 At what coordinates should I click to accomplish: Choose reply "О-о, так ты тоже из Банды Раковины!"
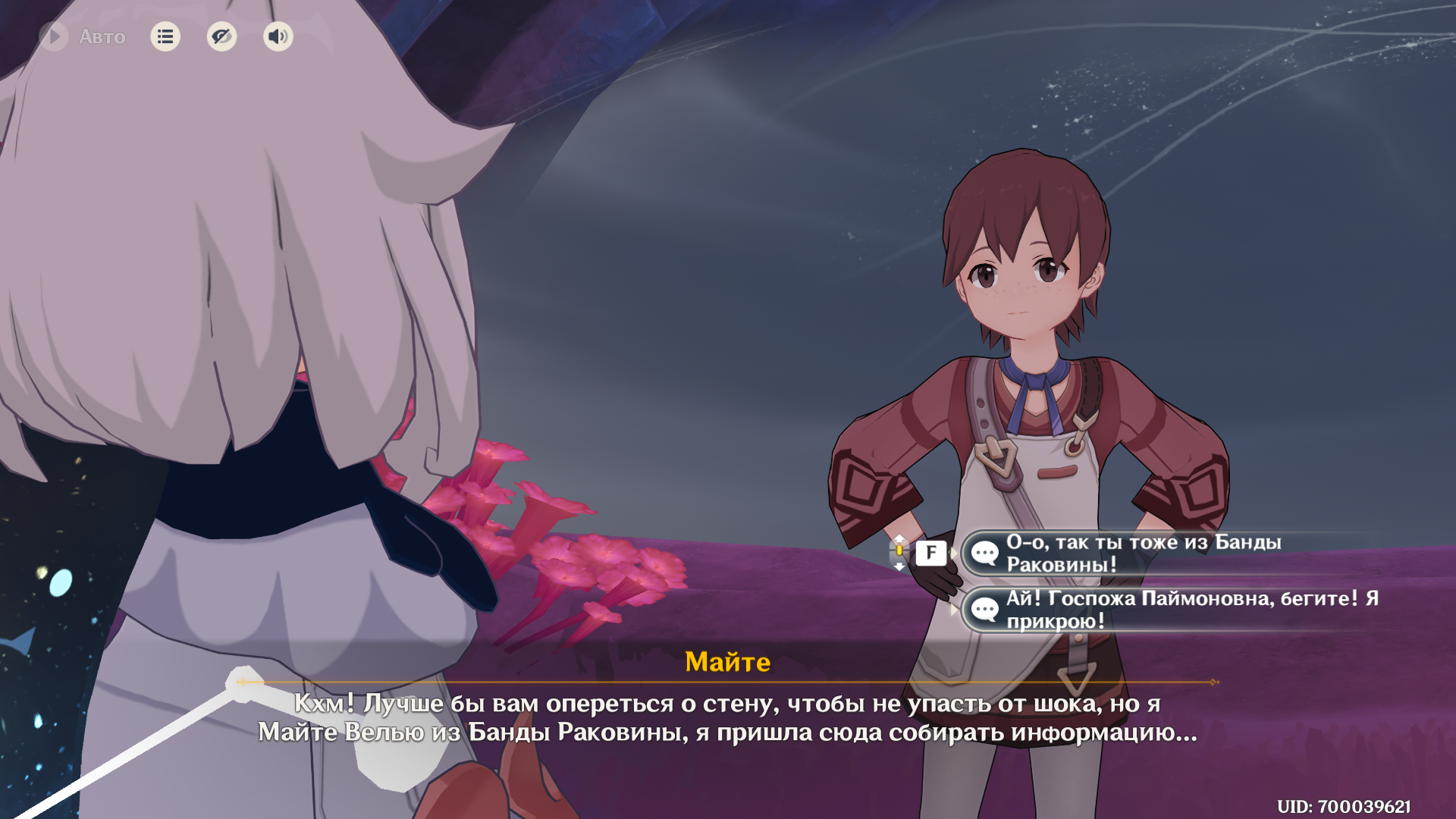(1142, 553)
